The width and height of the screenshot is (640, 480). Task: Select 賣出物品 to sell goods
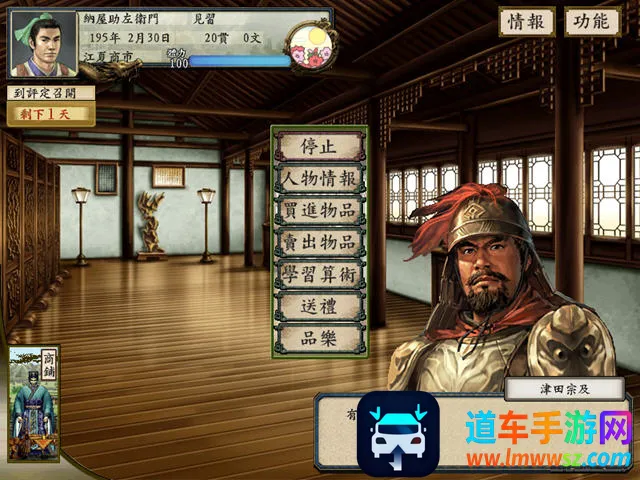(x=319, y=242)
